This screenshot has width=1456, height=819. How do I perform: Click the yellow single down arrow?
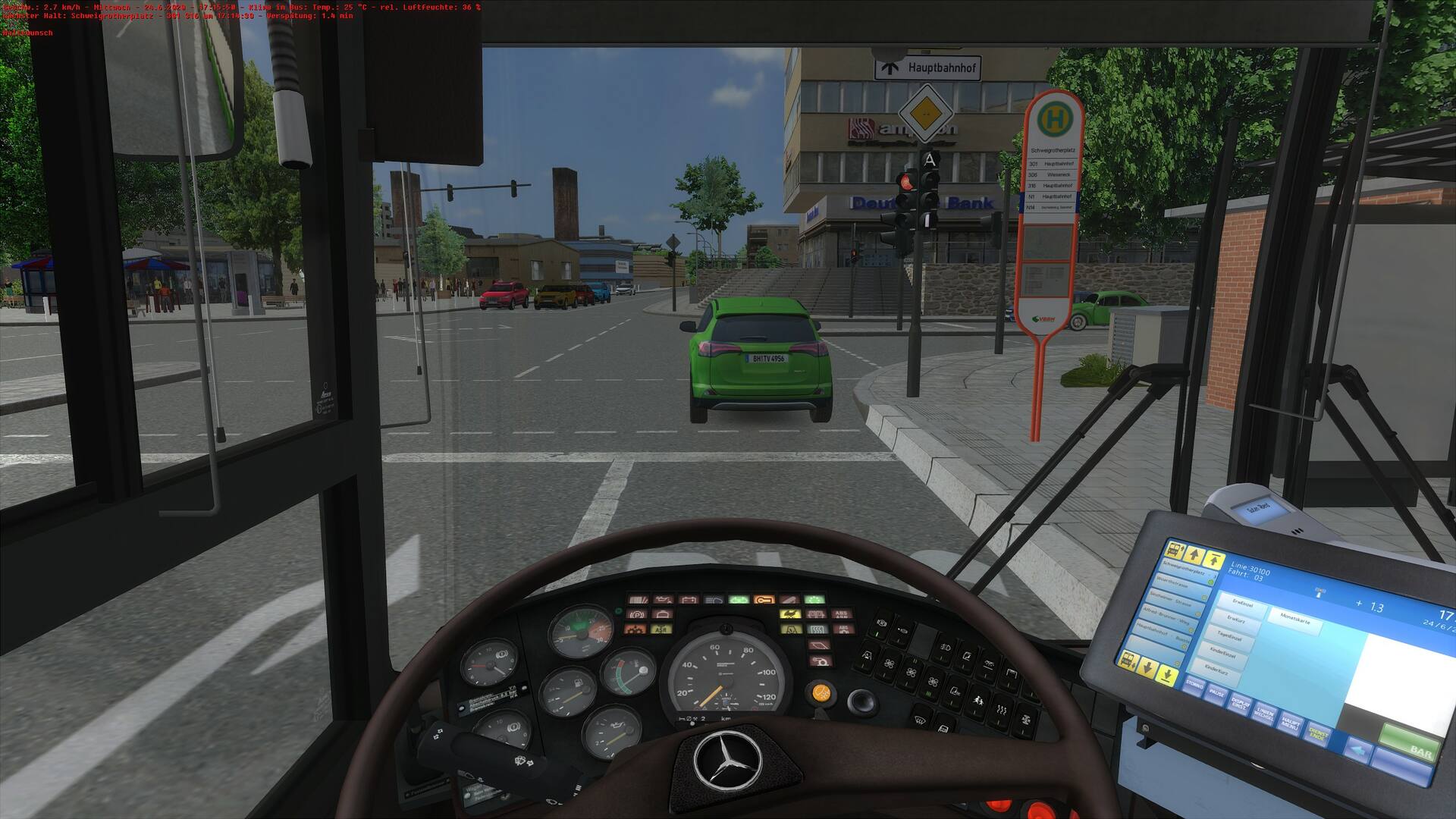click(x=1147, y=668)
